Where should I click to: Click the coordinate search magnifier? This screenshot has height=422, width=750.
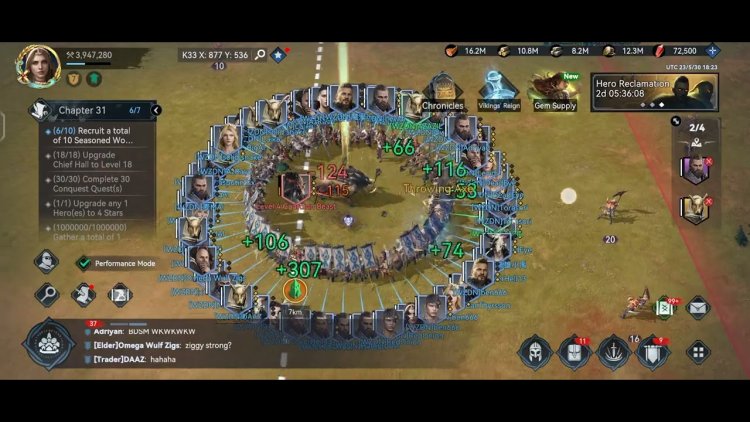tap(260, 55)
